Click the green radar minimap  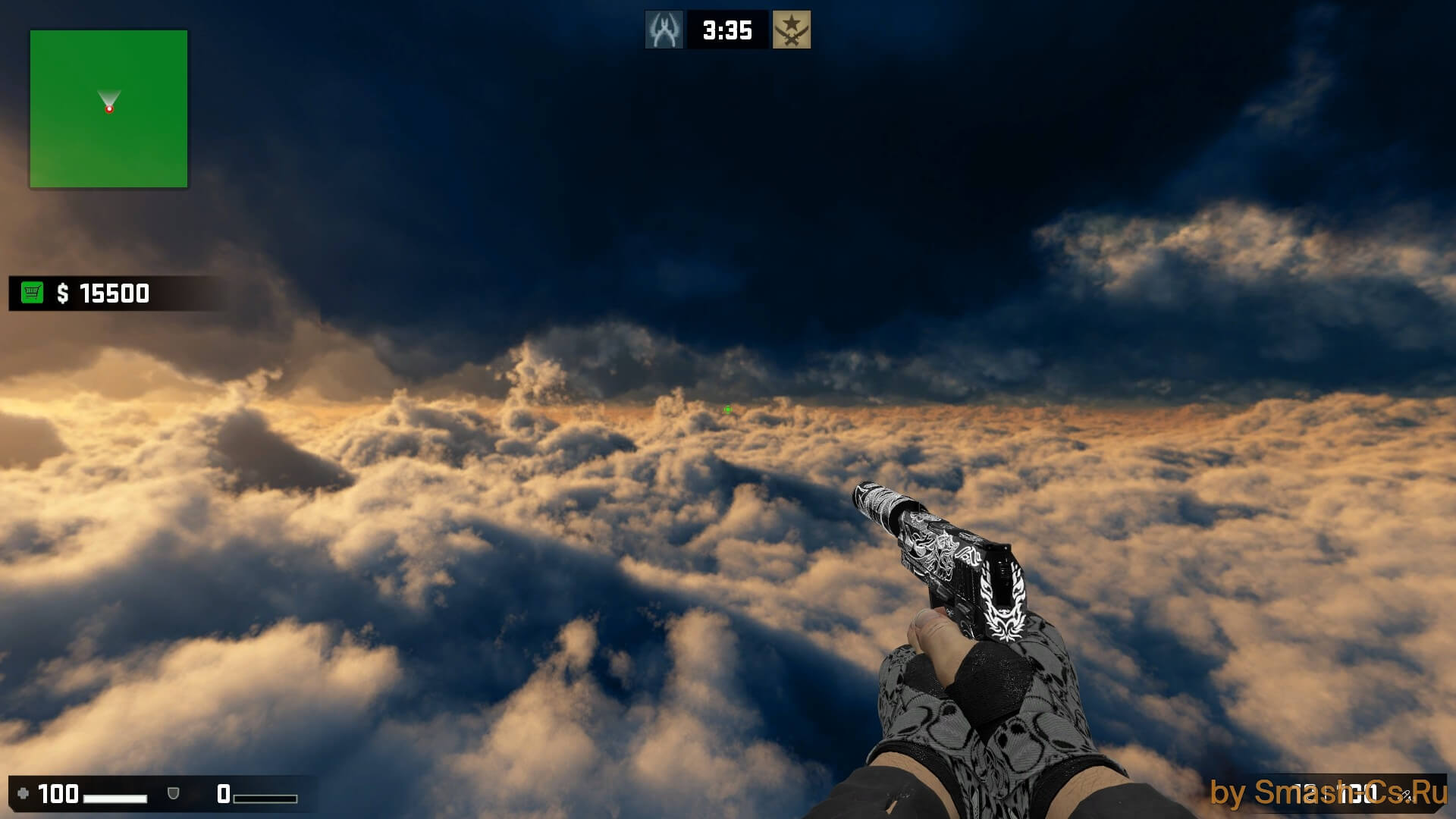(108, 108)
